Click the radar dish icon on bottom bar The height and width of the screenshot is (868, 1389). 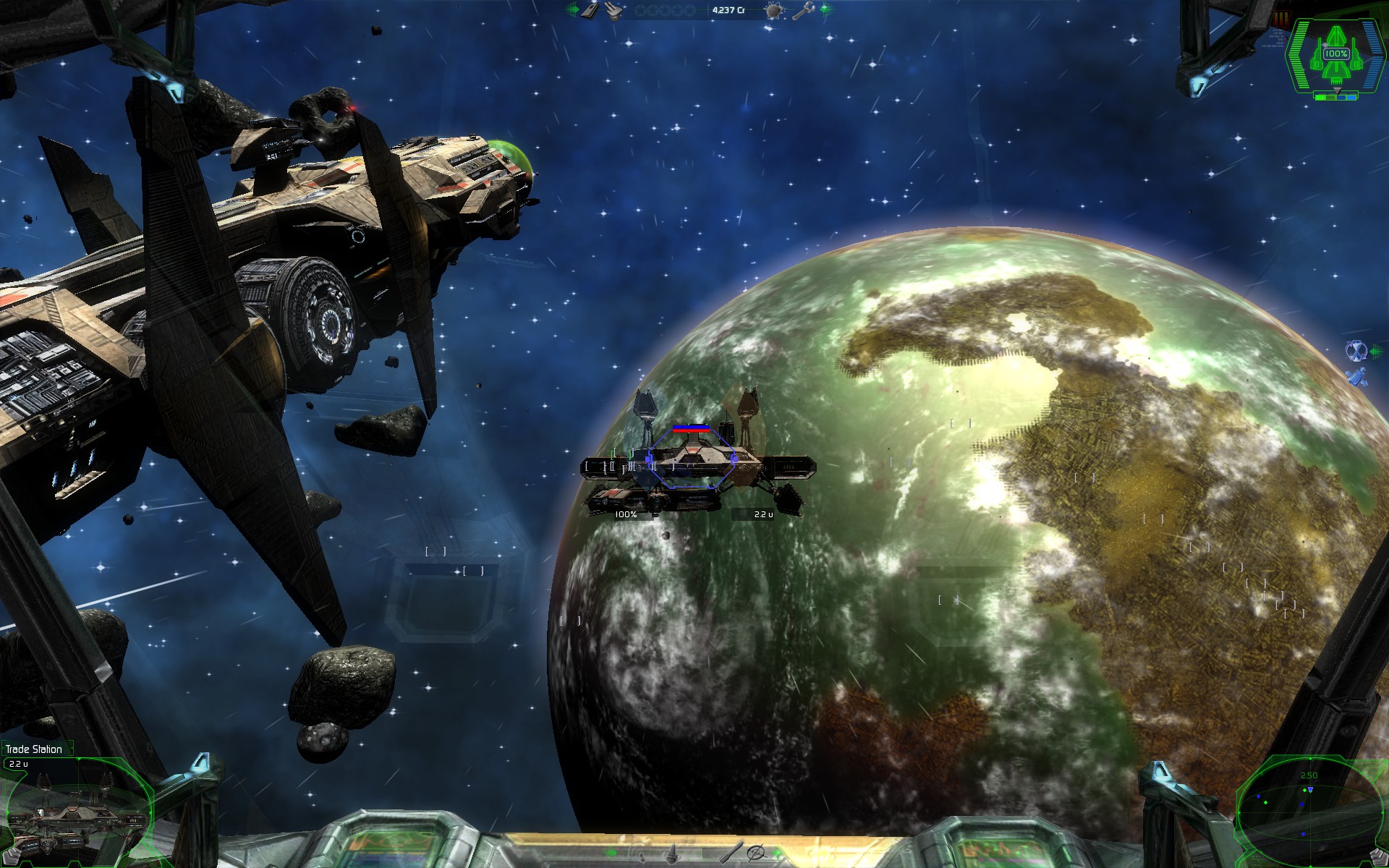click(x=638, y=854)
